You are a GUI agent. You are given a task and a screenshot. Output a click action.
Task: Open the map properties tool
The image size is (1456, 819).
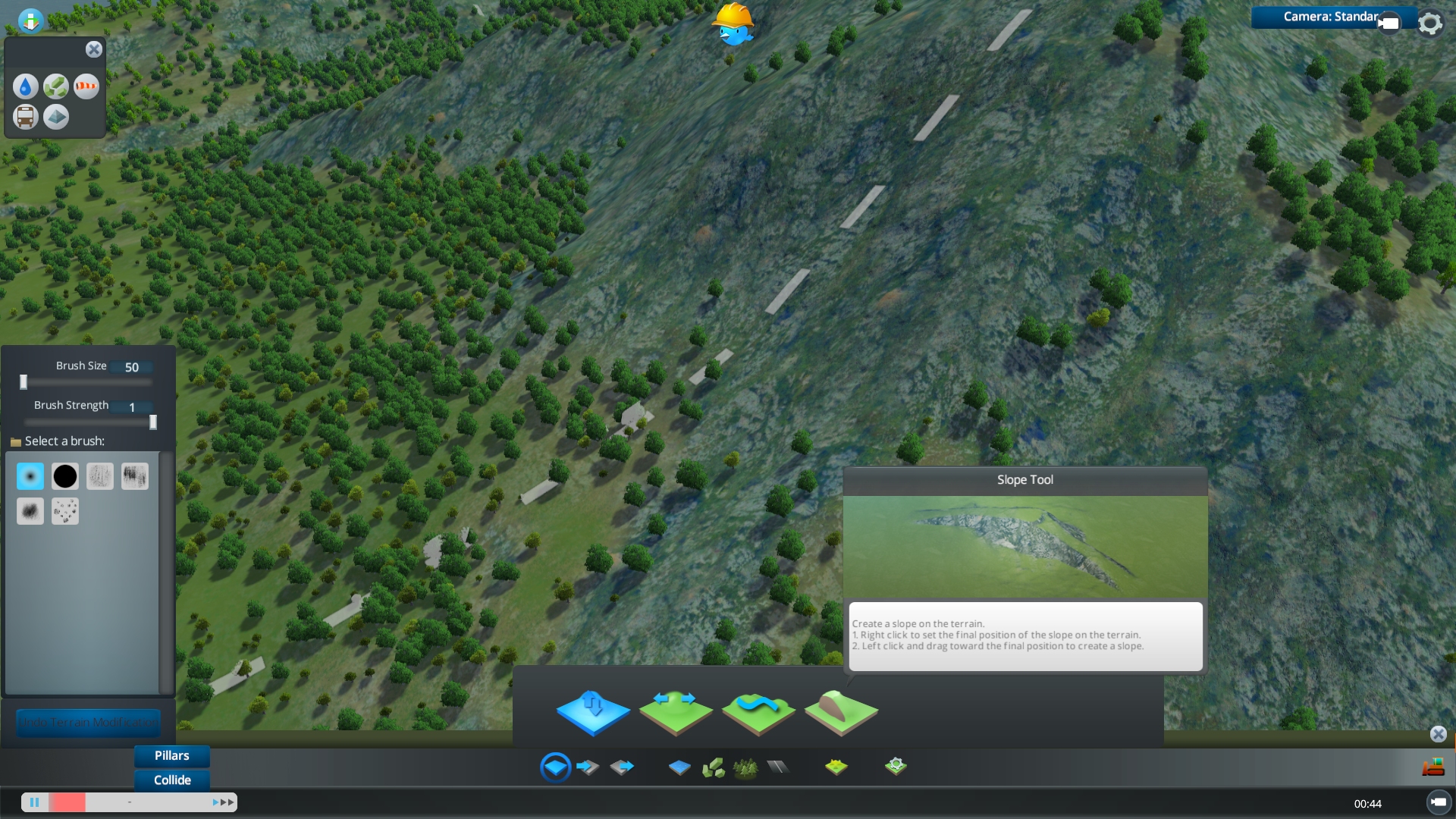[x=837, y=767]
